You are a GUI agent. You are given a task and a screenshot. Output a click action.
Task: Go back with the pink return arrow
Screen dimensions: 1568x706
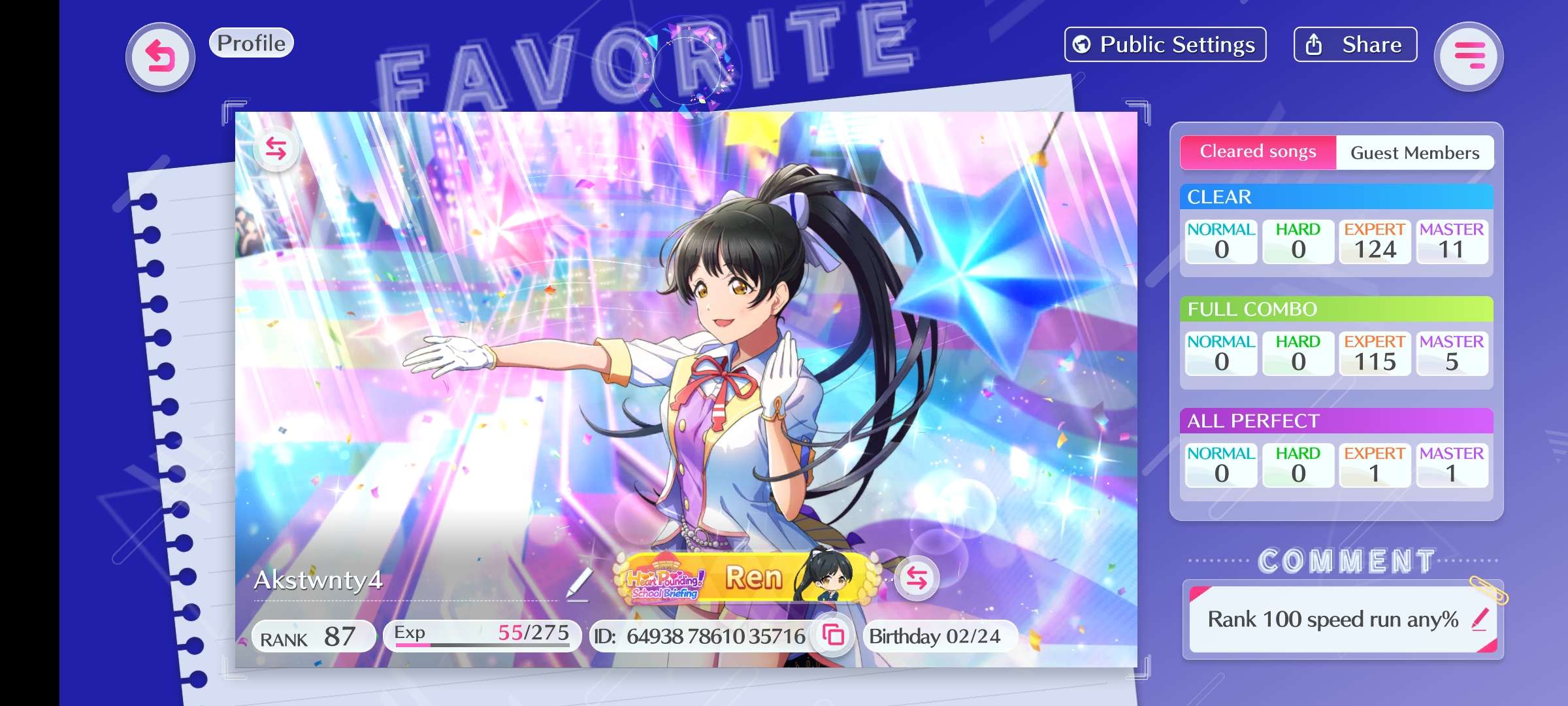(160, 57)
